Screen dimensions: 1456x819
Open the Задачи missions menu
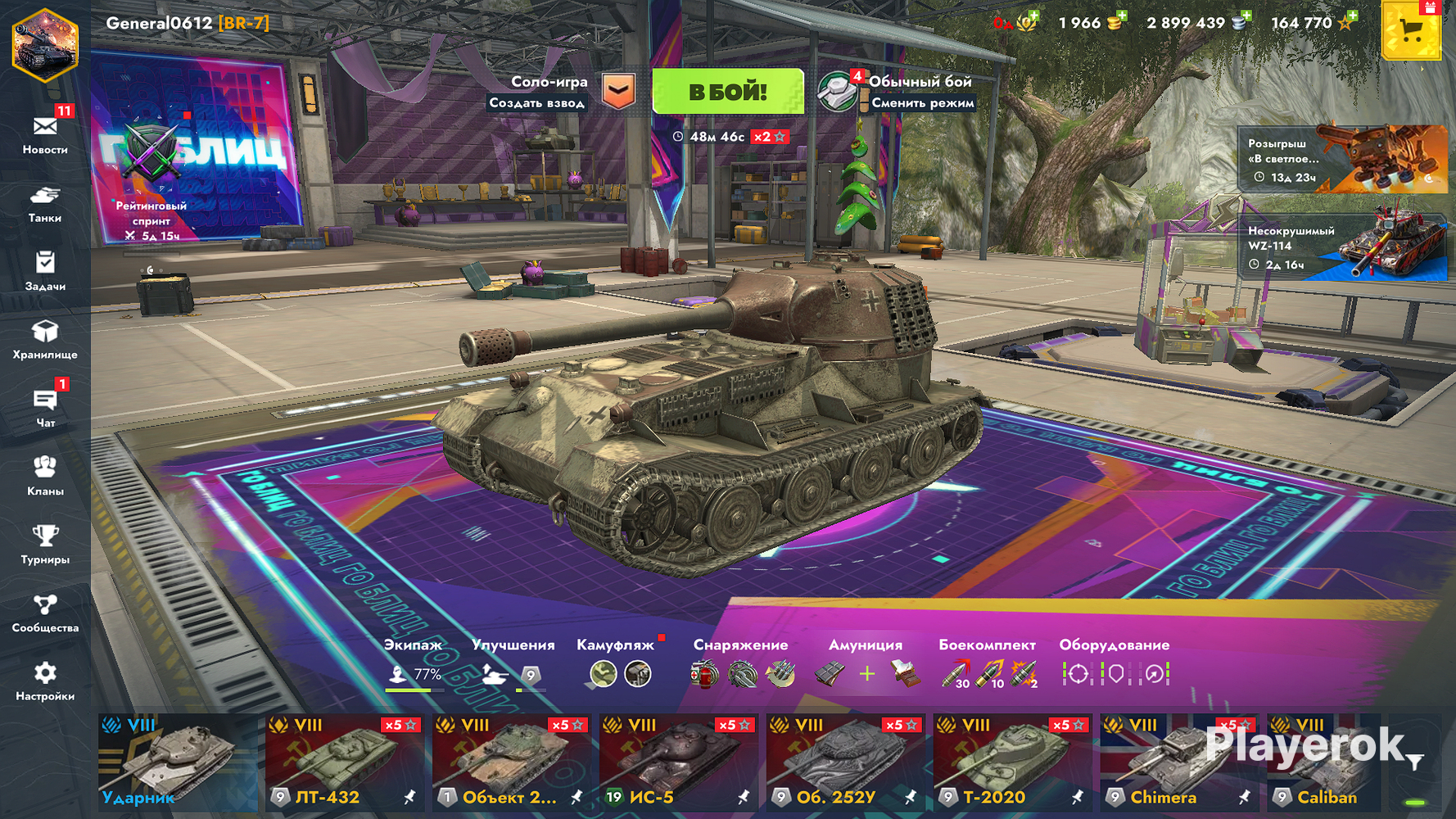[45, 271]
